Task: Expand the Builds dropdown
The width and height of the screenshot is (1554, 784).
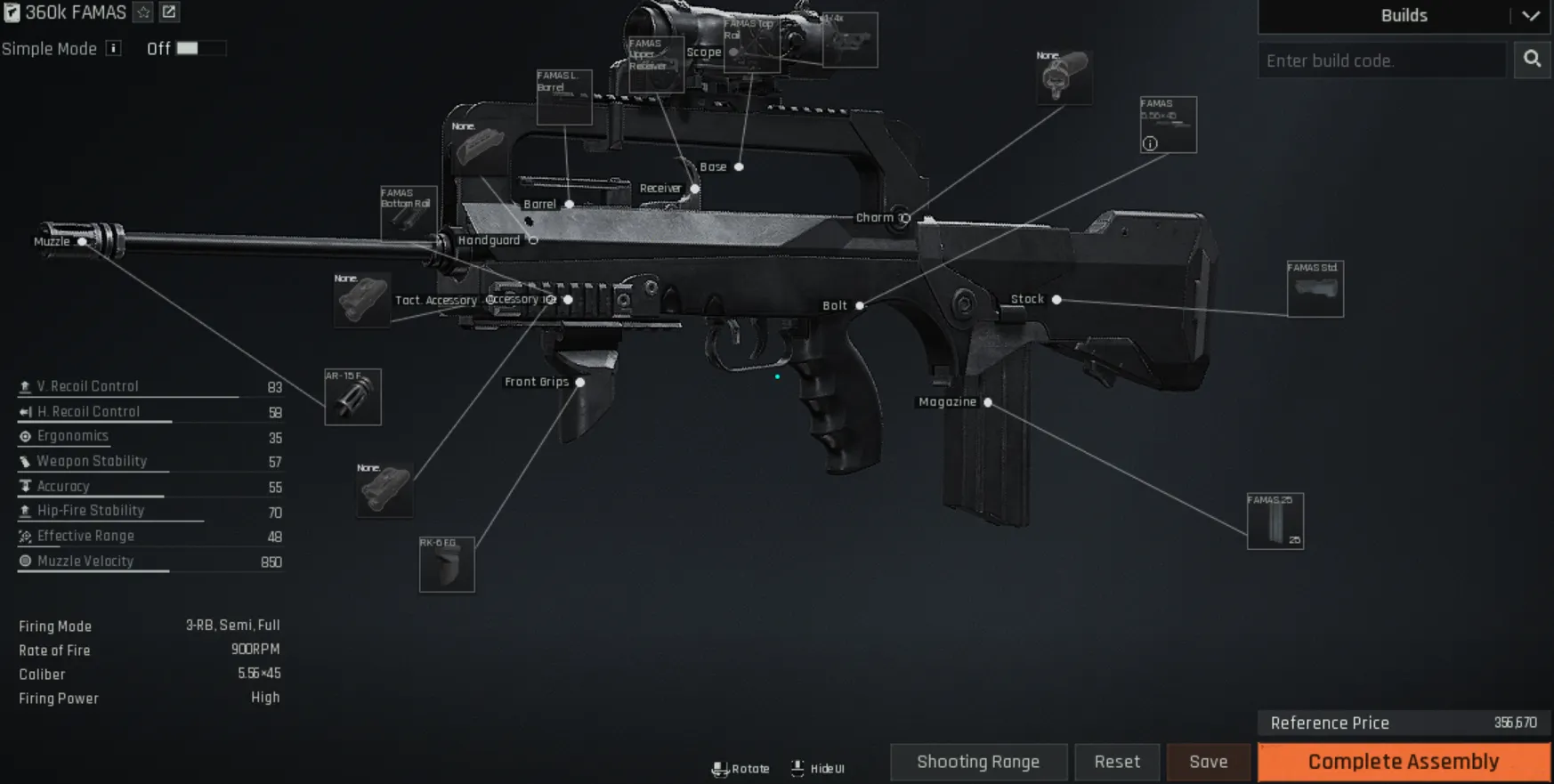Action: [1531, 15]
